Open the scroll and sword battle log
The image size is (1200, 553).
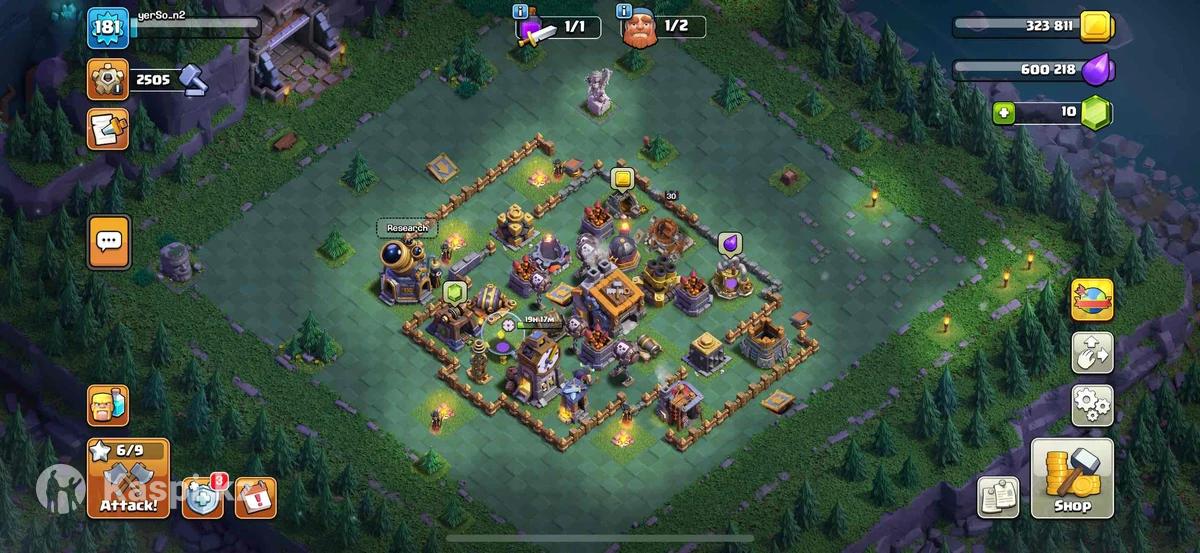[x=106, y=129]
